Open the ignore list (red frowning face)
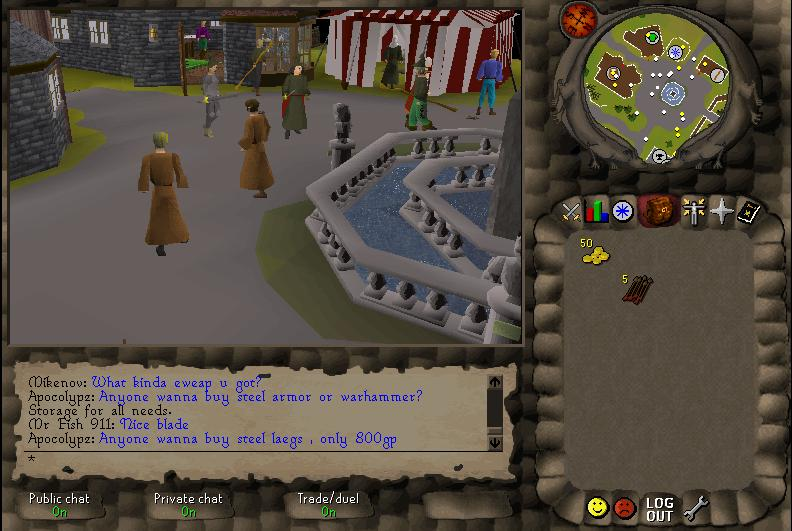This screenshot has height=531, width=792. click(625, 507)
